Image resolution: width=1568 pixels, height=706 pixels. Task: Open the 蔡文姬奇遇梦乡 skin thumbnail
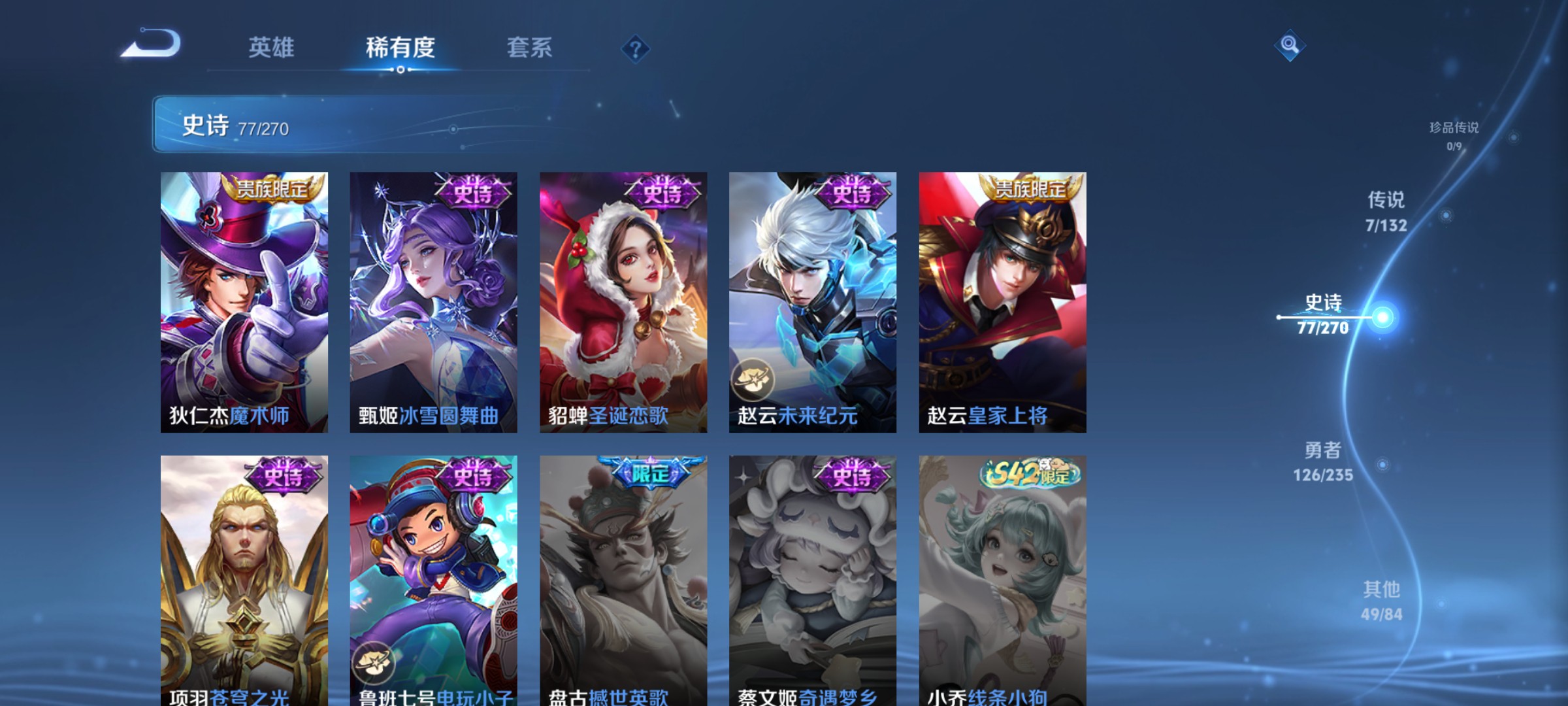click(813, 575)
